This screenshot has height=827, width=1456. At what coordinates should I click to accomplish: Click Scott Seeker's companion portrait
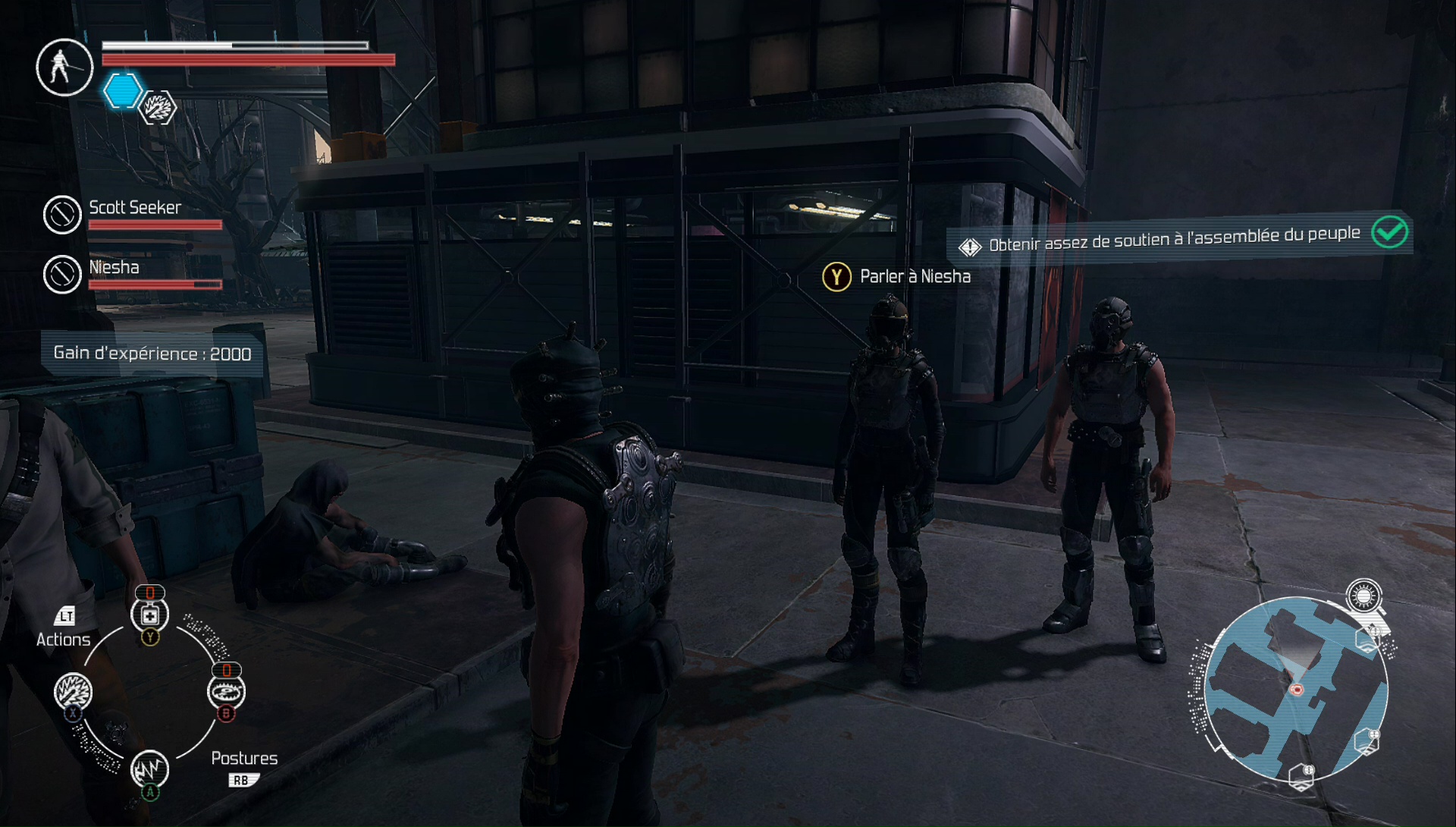coord(62,215)
